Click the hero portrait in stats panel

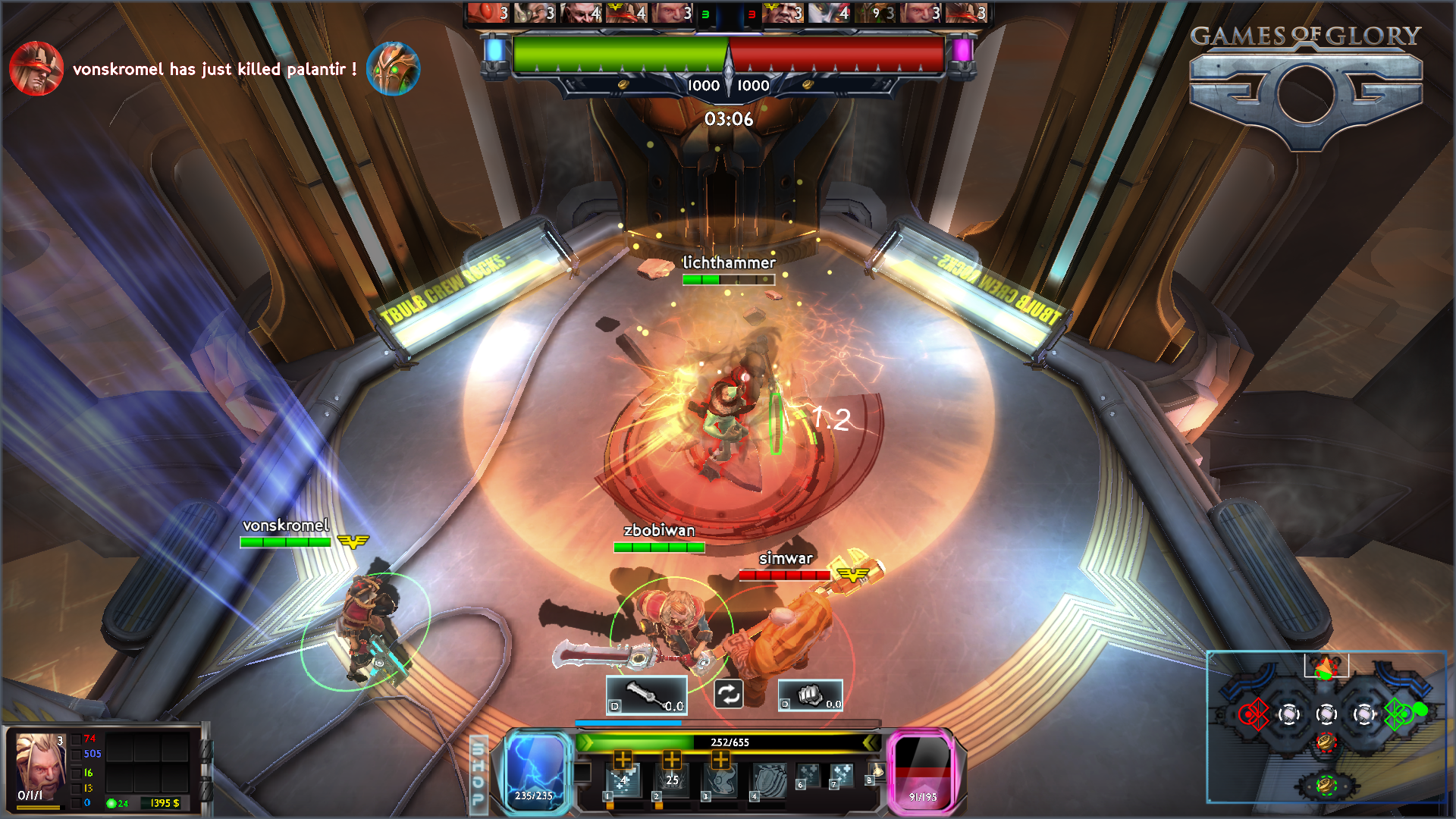tap(41, 766)
